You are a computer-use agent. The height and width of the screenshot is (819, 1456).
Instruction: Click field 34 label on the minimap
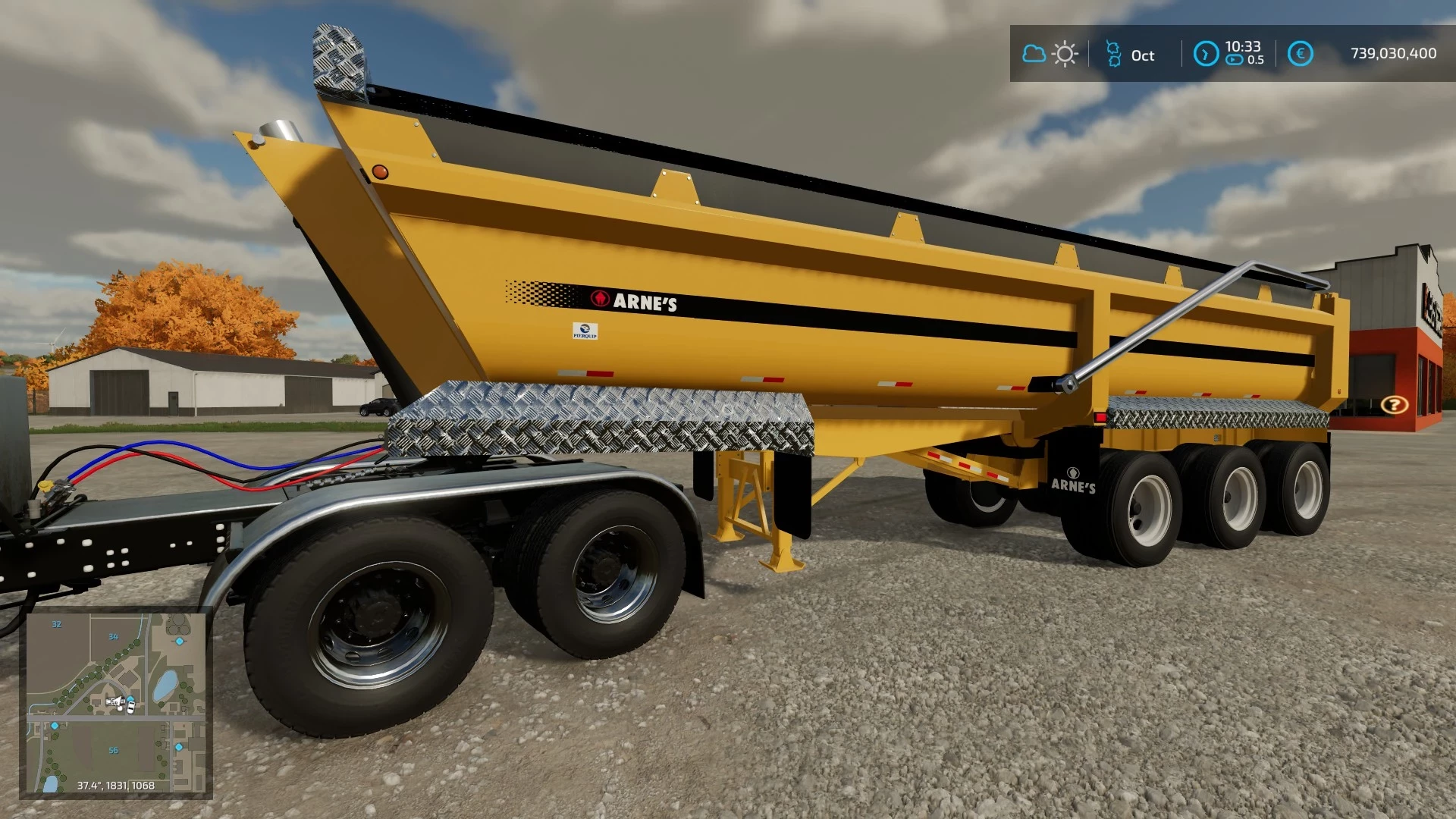tap(113, 637)
